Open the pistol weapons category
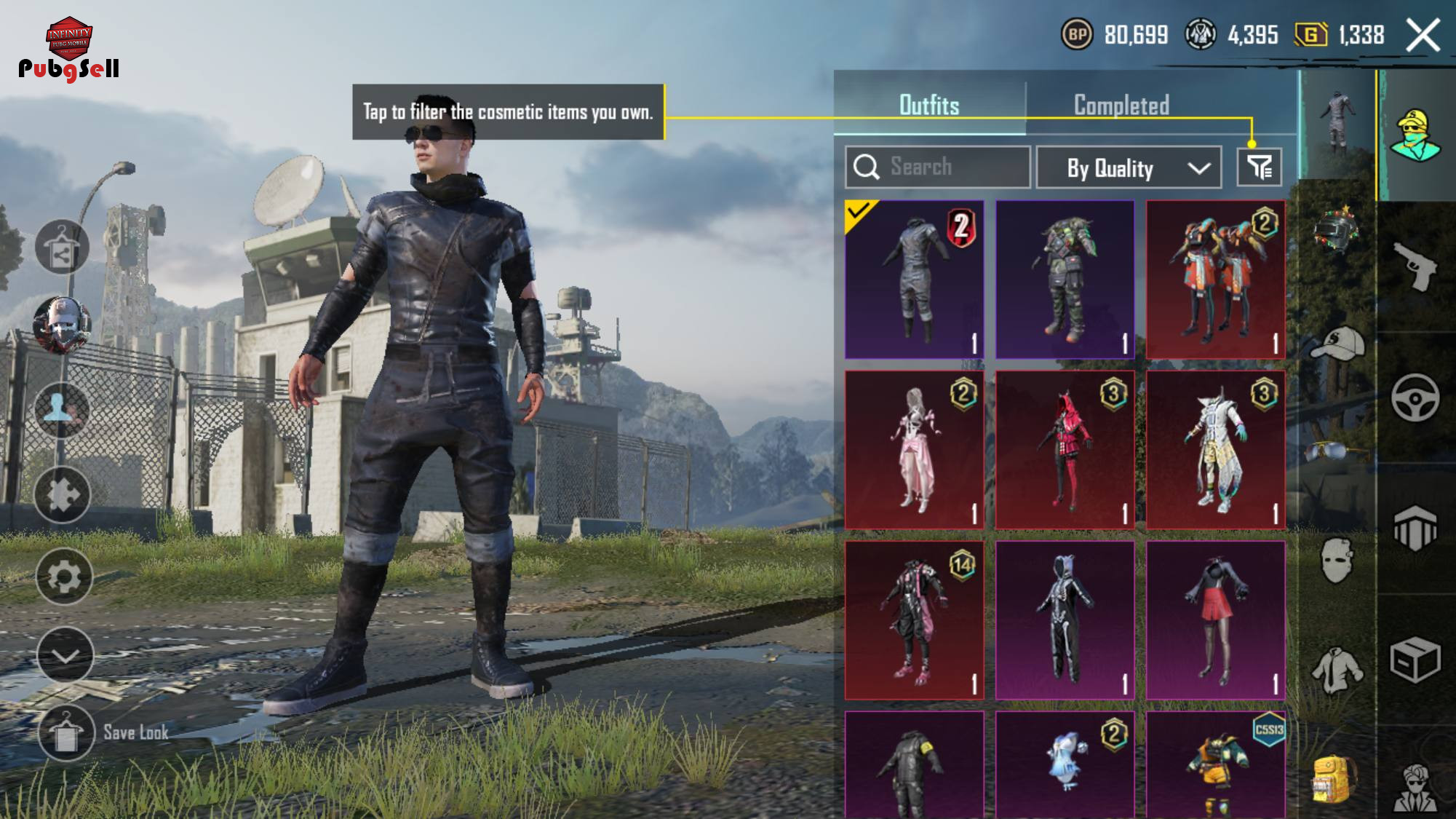1456x819 pixels. click(x=1415, y=266)
